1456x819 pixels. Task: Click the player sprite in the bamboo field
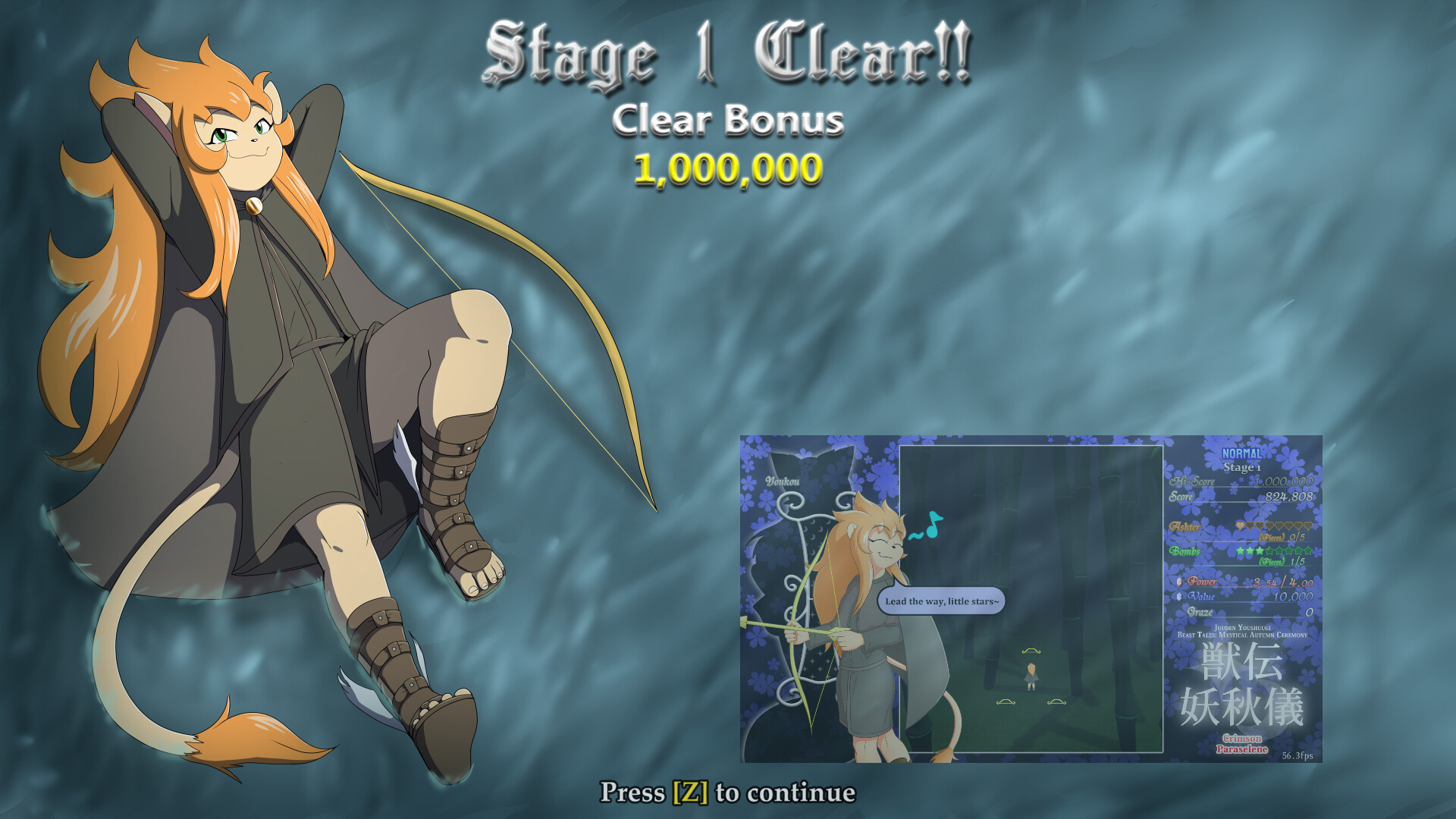(1031, 676)
